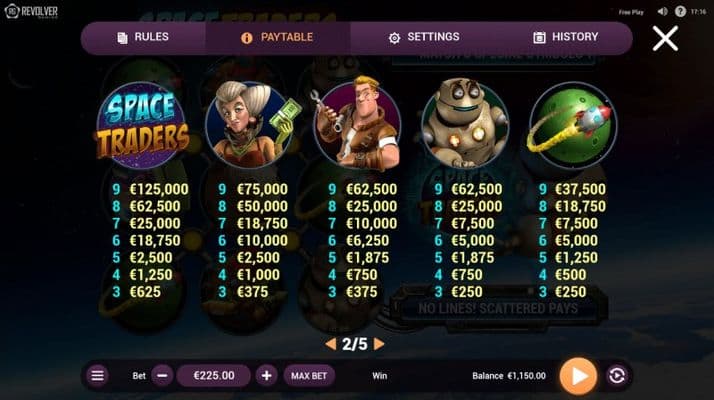Open the Rules tab
This screenshot has height=400, width=714.
[143, 37]
